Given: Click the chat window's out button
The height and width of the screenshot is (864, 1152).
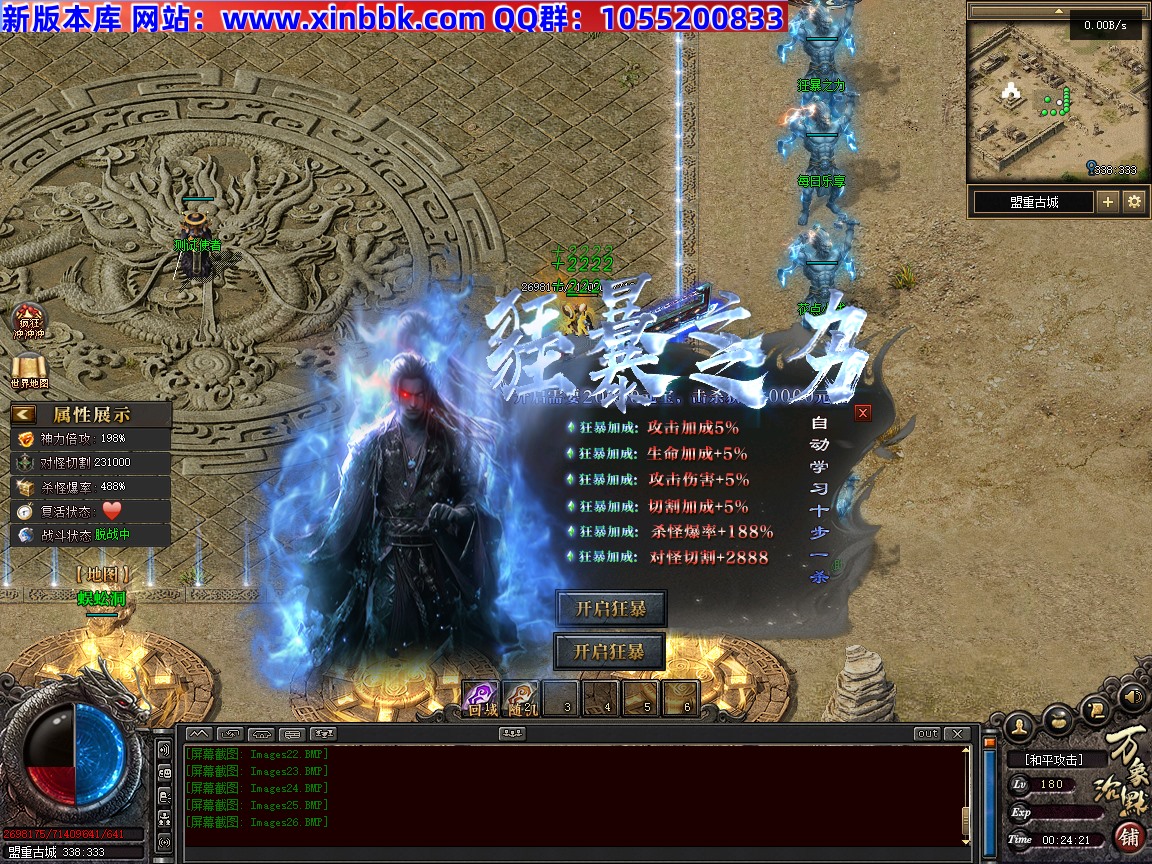Looking at the screenshot, I should click(928, 734).
